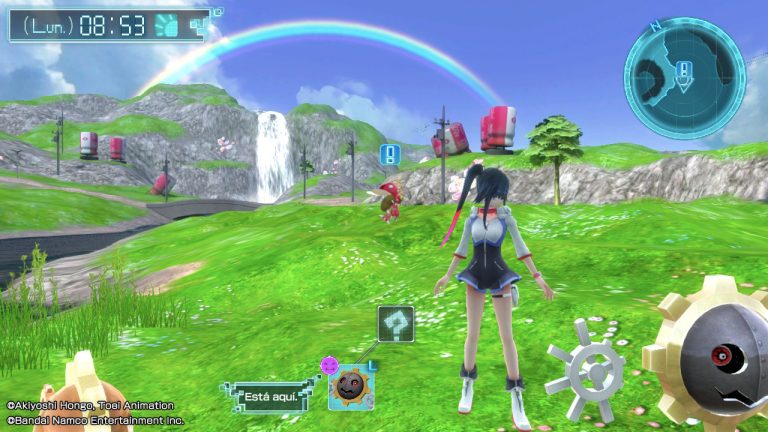
Task: Select the gear Digimon partner portrait
Action: pyautogui.click(x=350, y=387)
